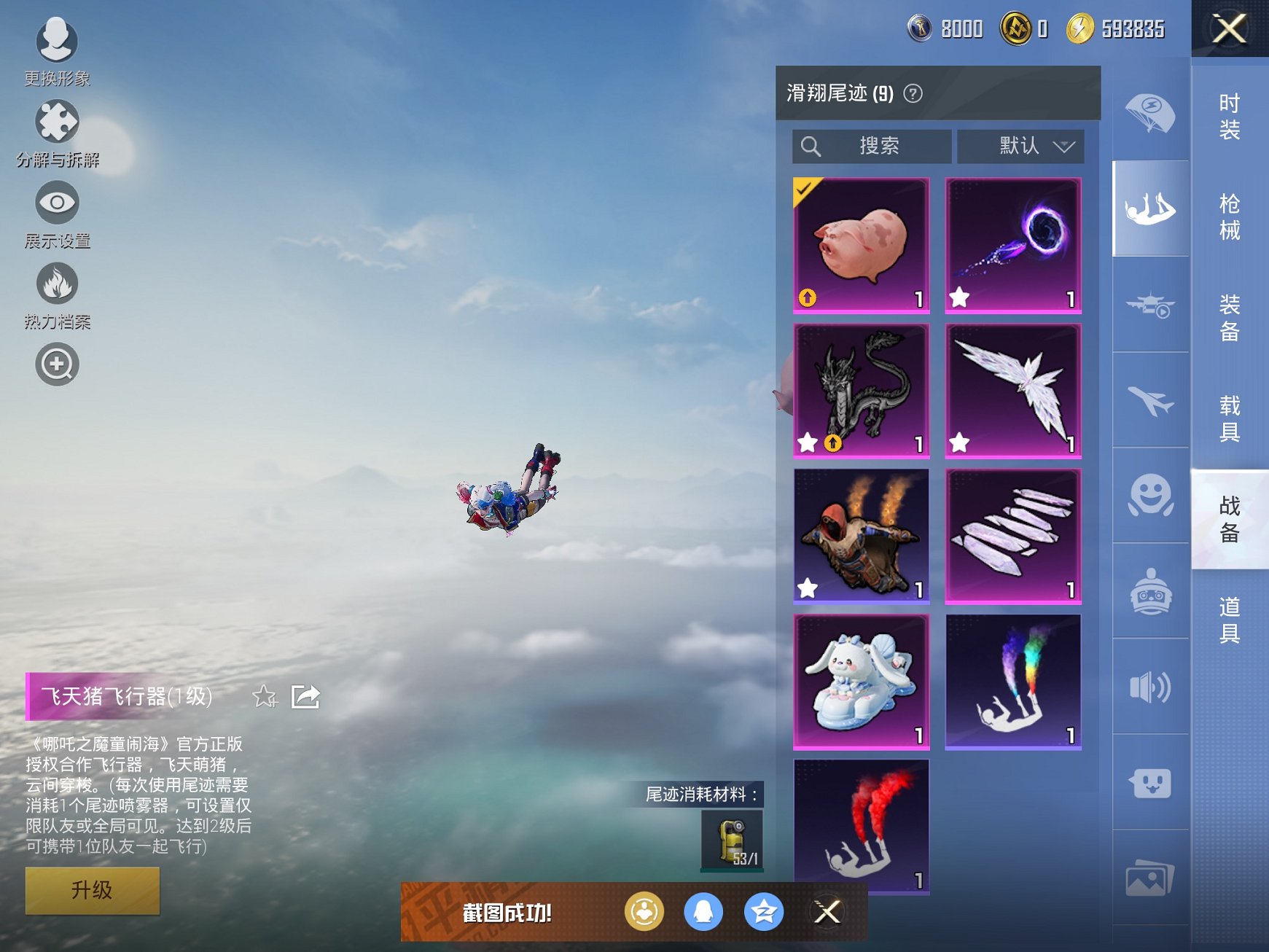The image size is (1269, 952).
Task: Toggle the favorite star for 飞天猪飞行器
Action: (x=265, y=698)
